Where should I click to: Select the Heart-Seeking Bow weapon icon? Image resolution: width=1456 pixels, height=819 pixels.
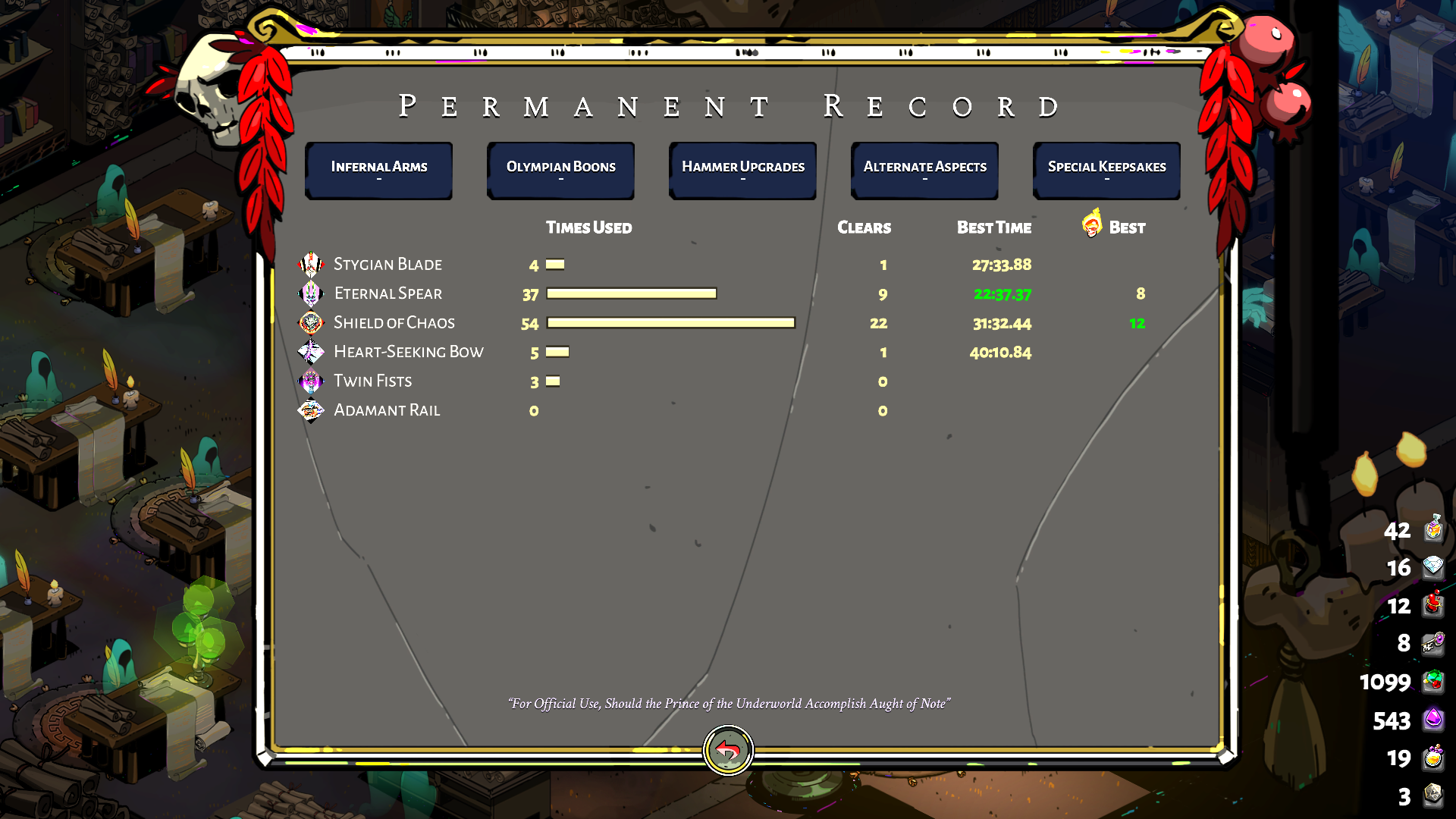point(310,352)
